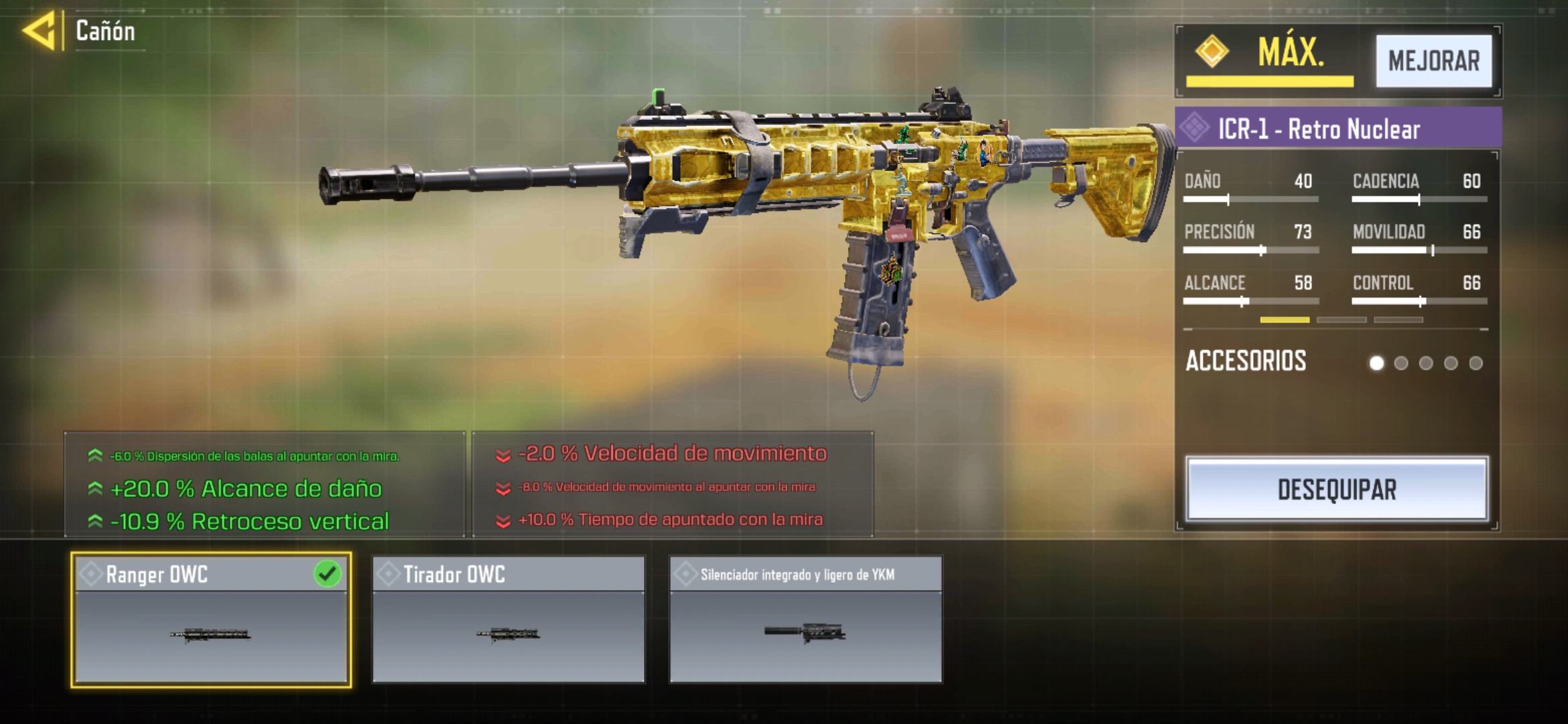Image resolution: width=1568 pixels, height=724 pixels.
Task: Click the MEJORAR upgrade button
Action: coord(1433,61)
